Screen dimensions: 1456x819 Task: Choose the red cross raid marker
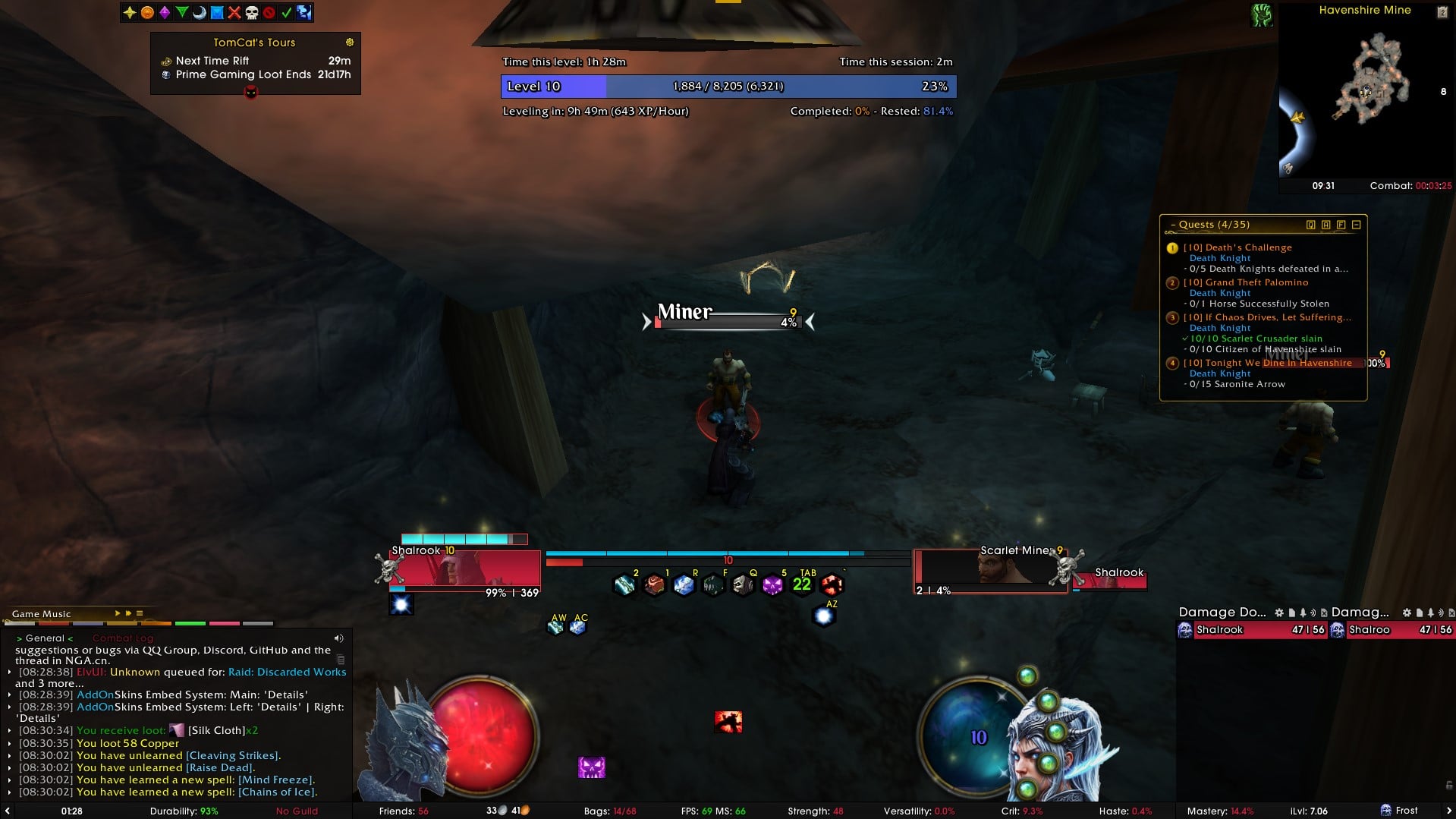(234, 12)
